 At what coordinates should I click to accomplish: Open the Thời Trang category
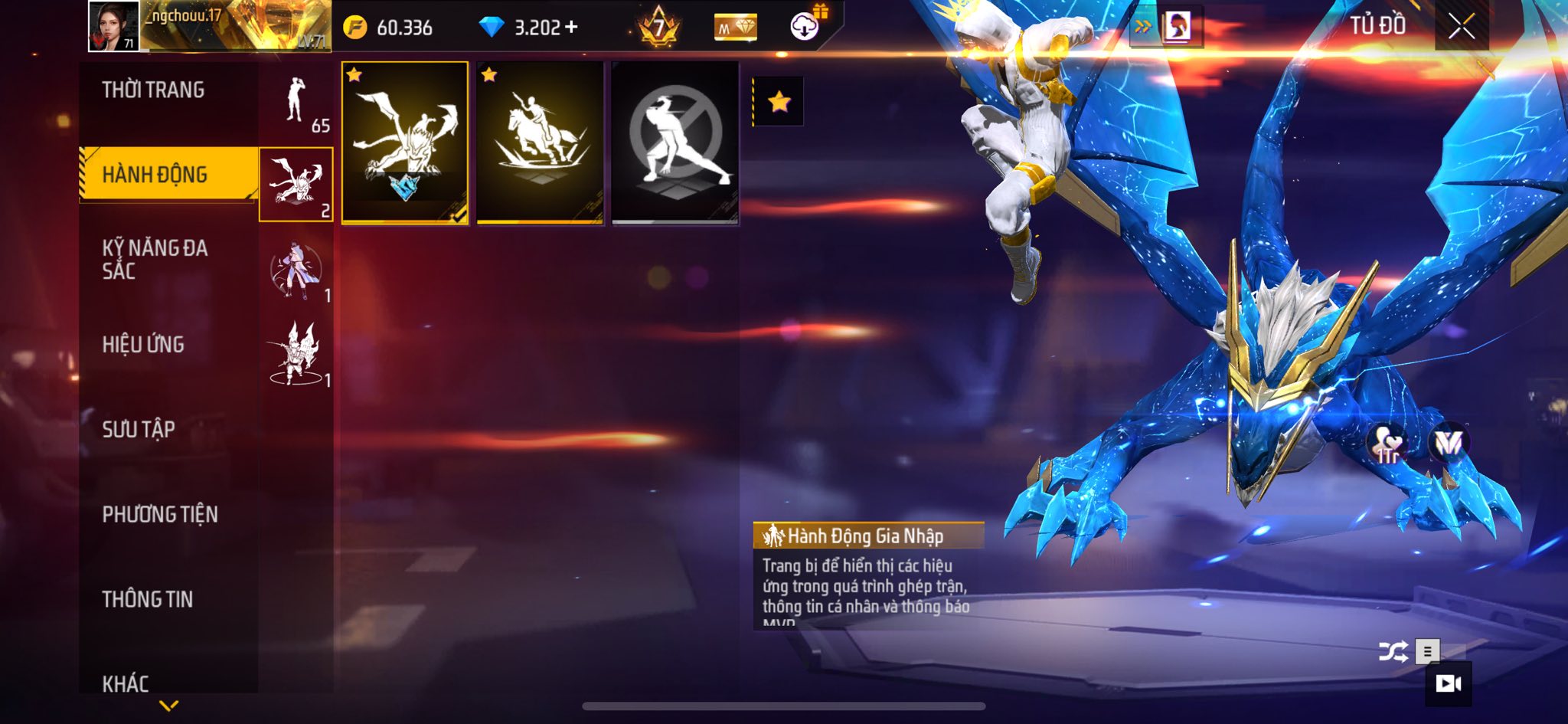coord(153,90)
